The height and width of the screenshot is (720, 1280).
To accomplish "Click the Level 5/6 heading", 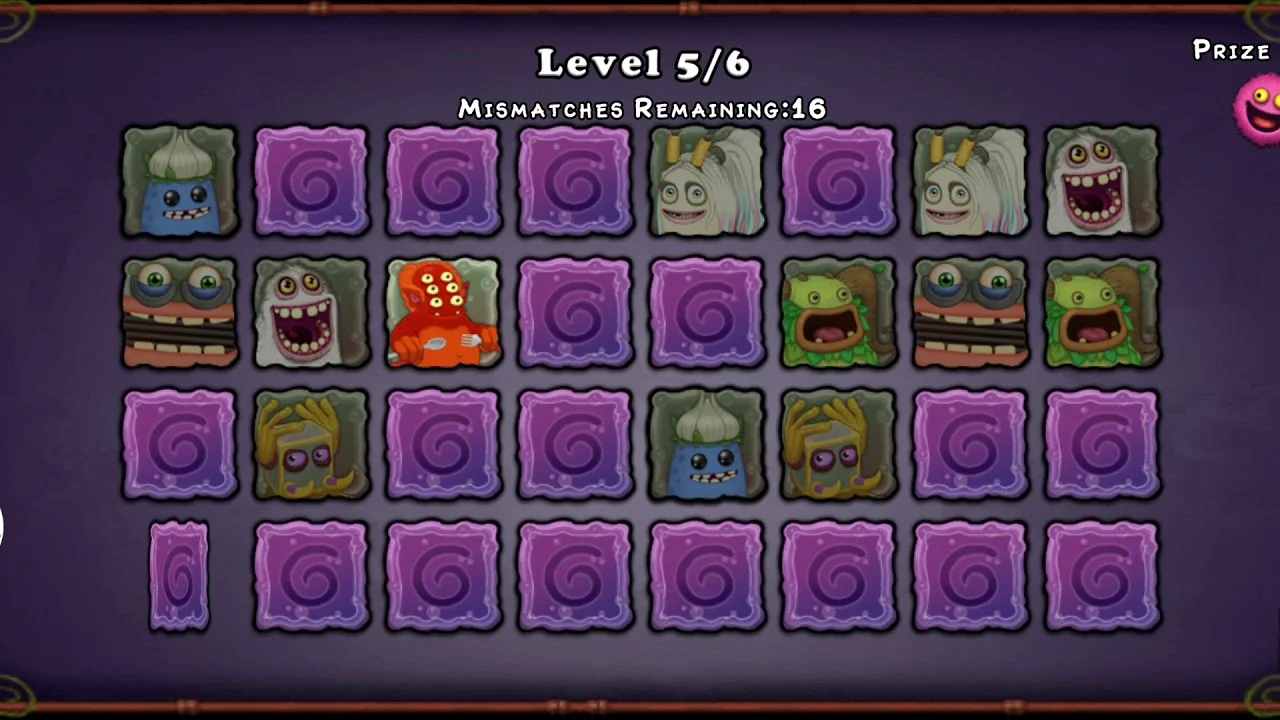I will [x=643, y=63].
